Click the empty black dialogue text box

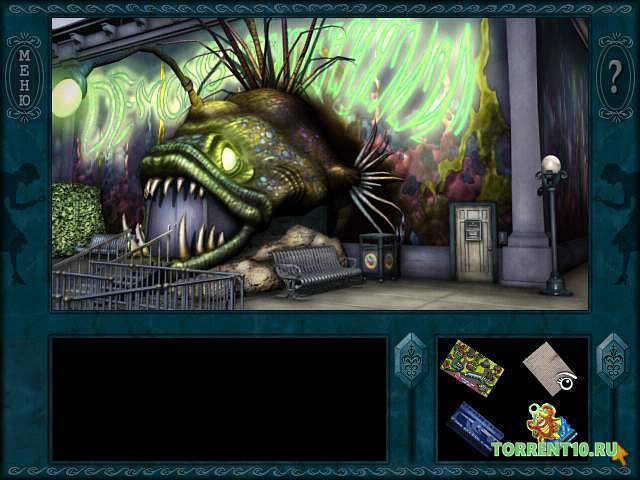click(219, 398)
